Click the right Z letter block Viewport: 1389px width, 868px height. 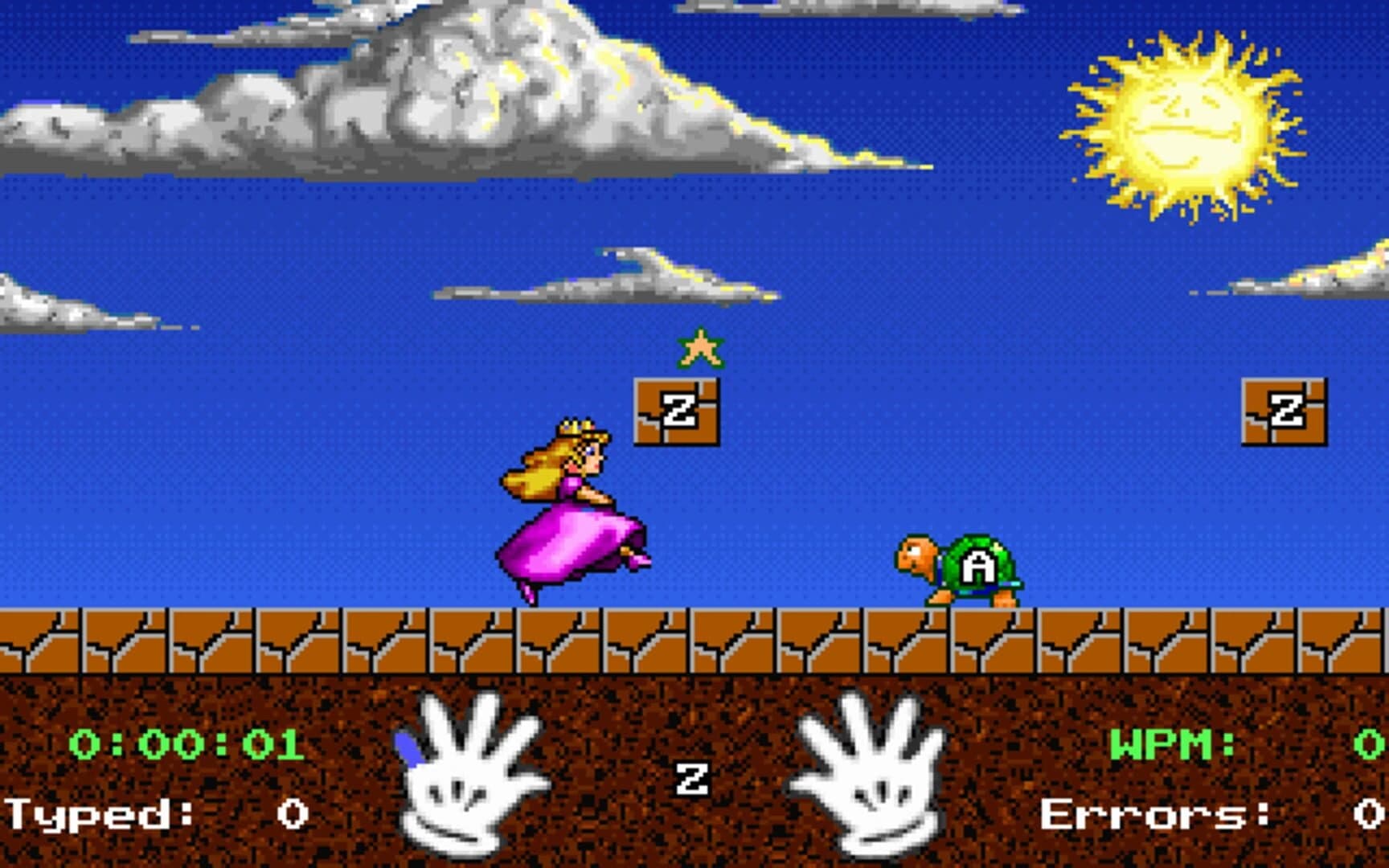pos(1286,411)
